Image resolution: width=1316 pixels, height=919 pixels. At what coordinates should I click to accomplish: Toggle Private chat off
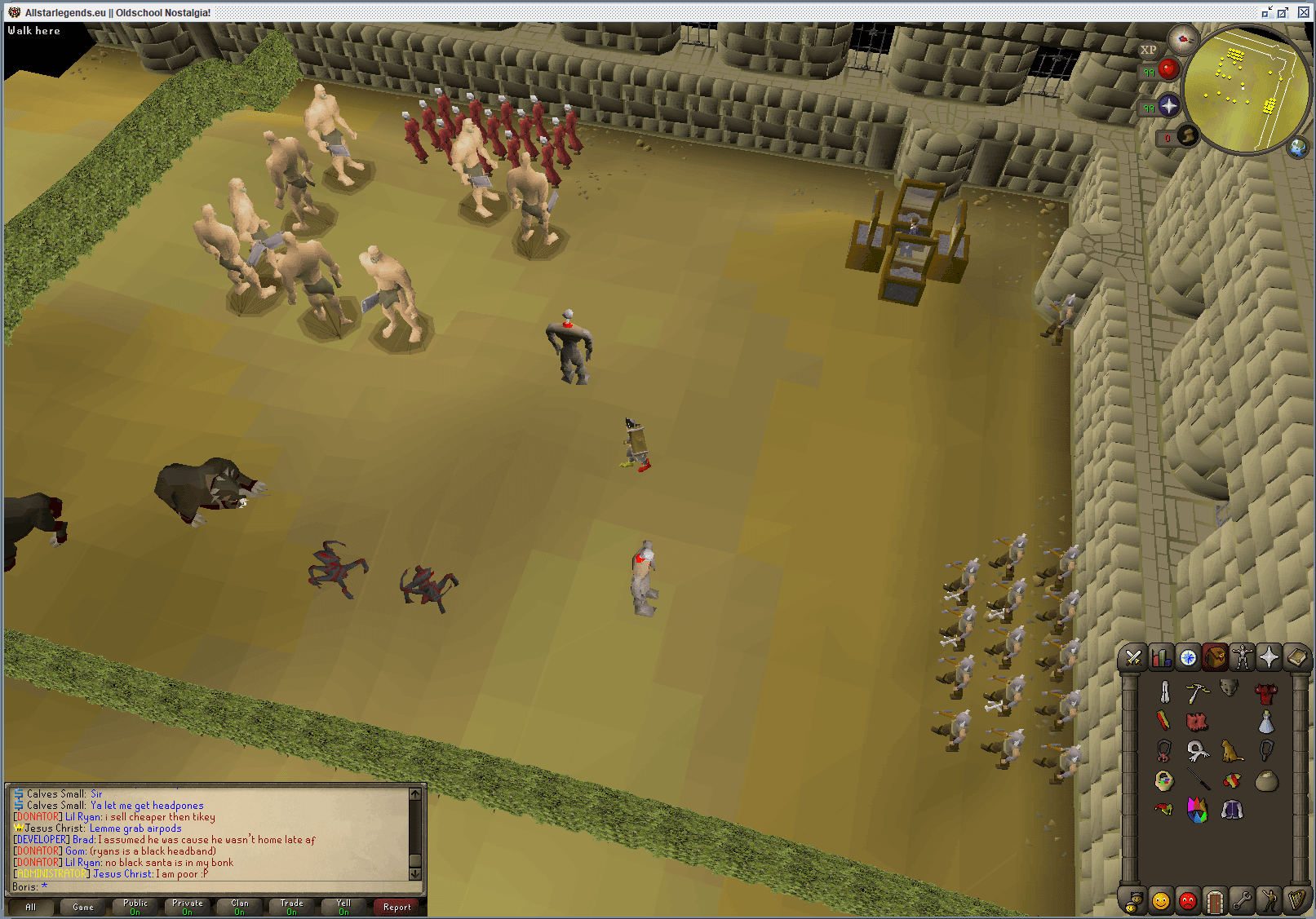tap(187, 906)
